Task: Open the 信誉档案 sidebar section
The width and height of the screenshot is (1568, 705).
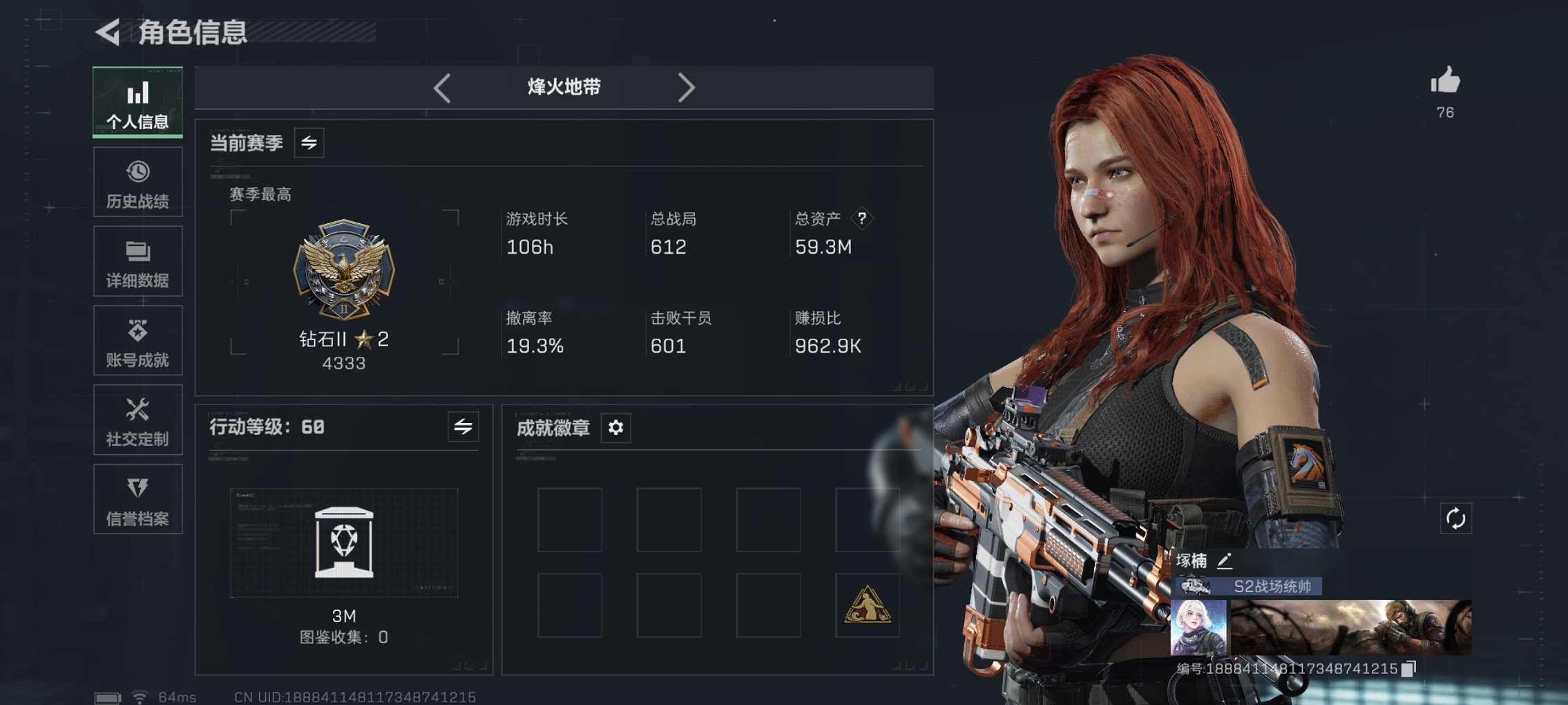Action: 137,499
